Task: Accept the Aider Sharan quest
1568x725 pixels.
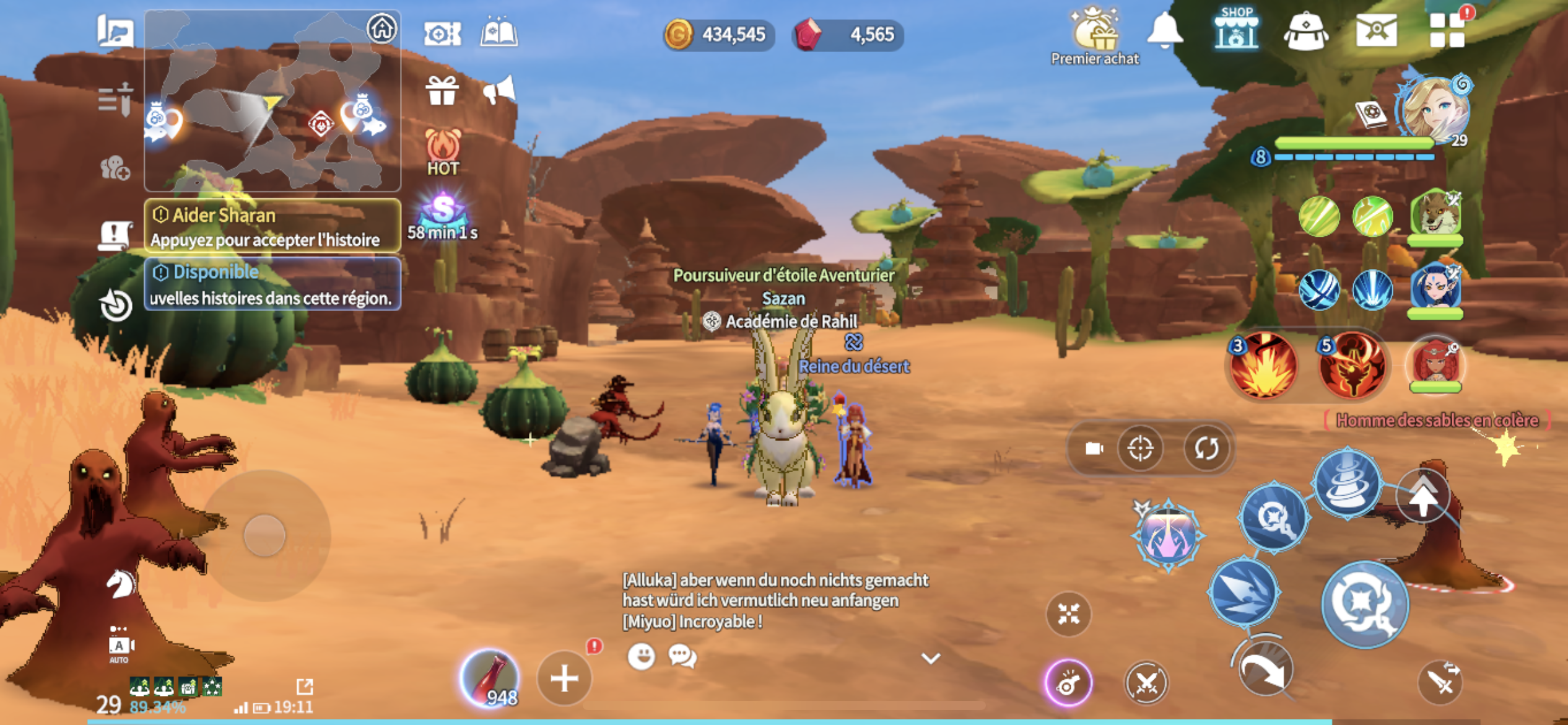Action: [272, 226]
